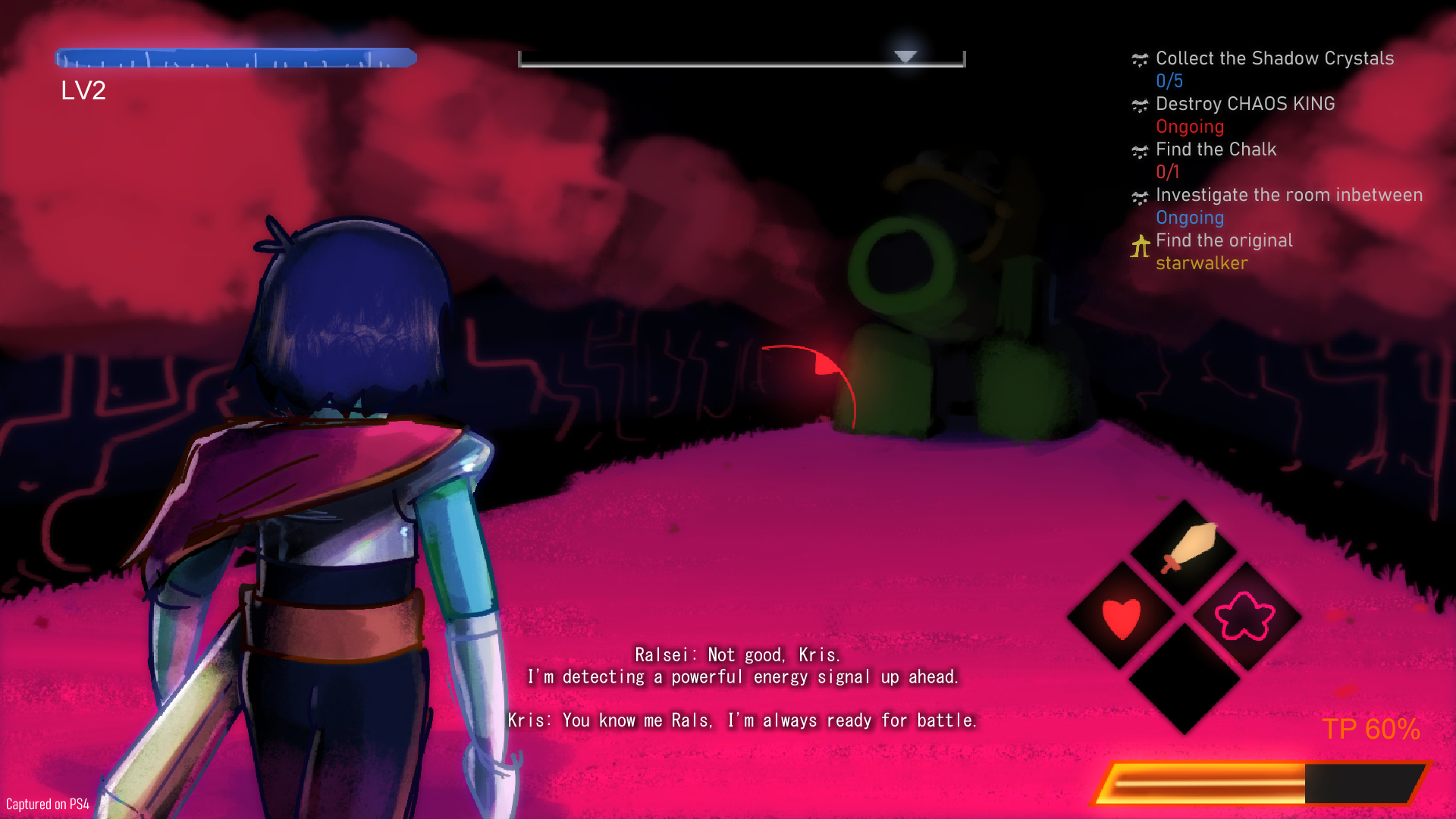Activate the pink star-outline ability slot
Image resolution: width=1456 pixels, height=819 pixels.
click(x=1245, y=617)
